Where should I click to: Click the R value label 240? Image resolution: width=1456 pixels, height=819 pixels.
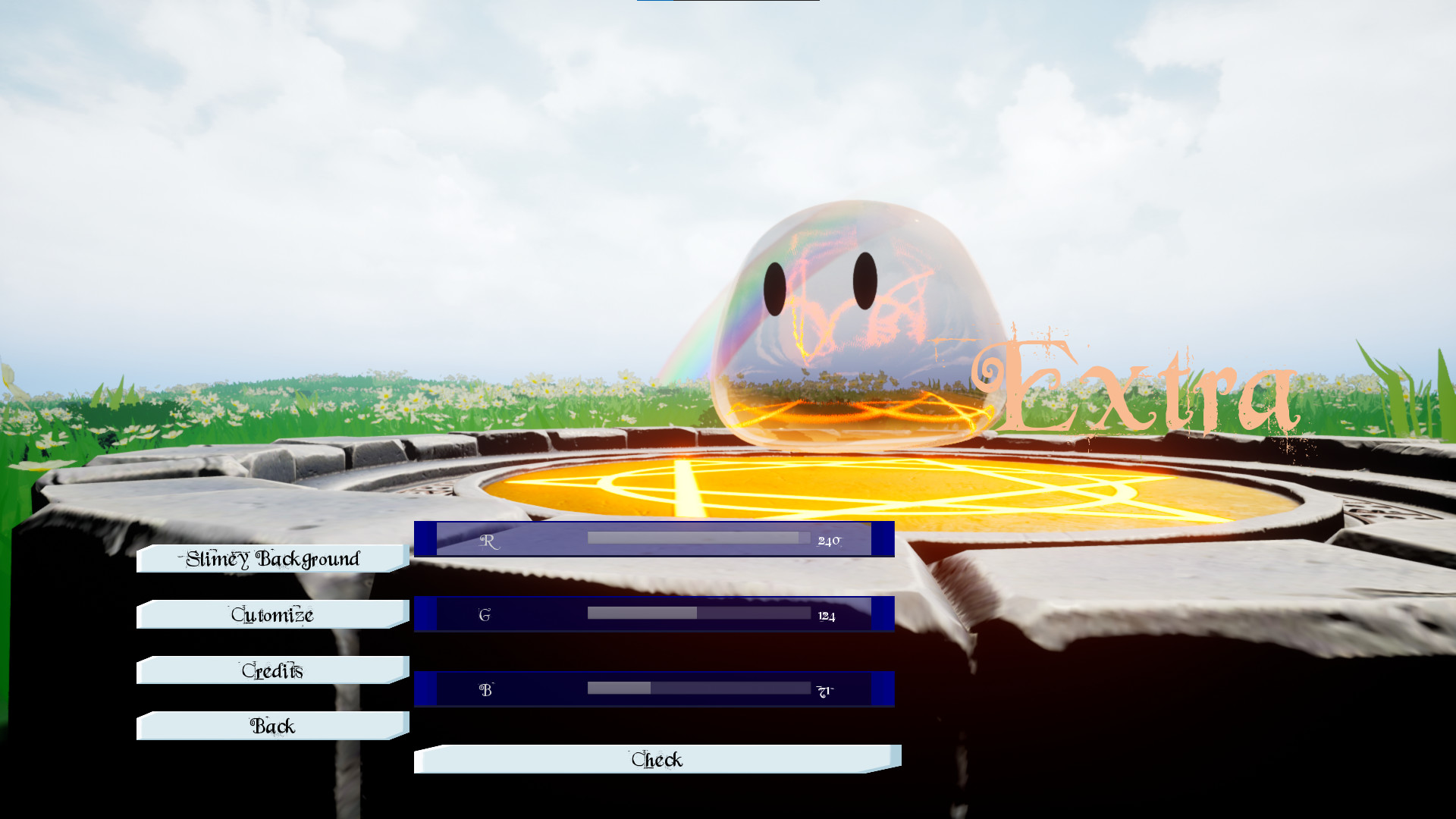pyautogui.click(x=830, y=539)
